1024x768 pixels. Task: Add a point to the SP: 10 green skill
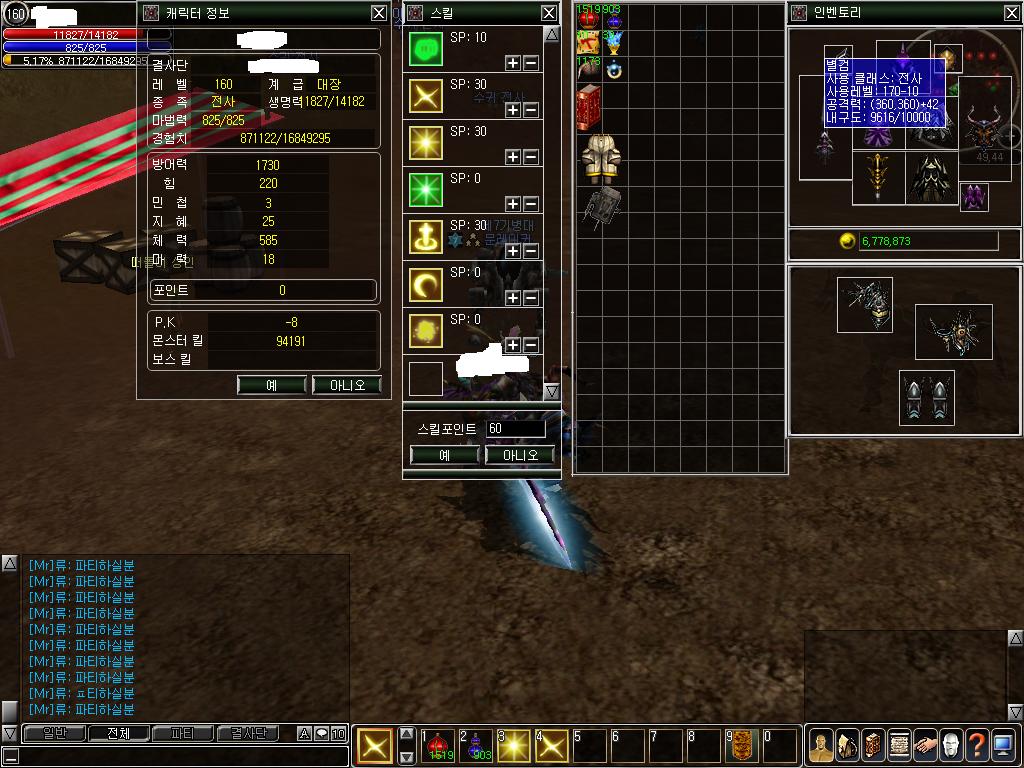[x=513, y=63]
